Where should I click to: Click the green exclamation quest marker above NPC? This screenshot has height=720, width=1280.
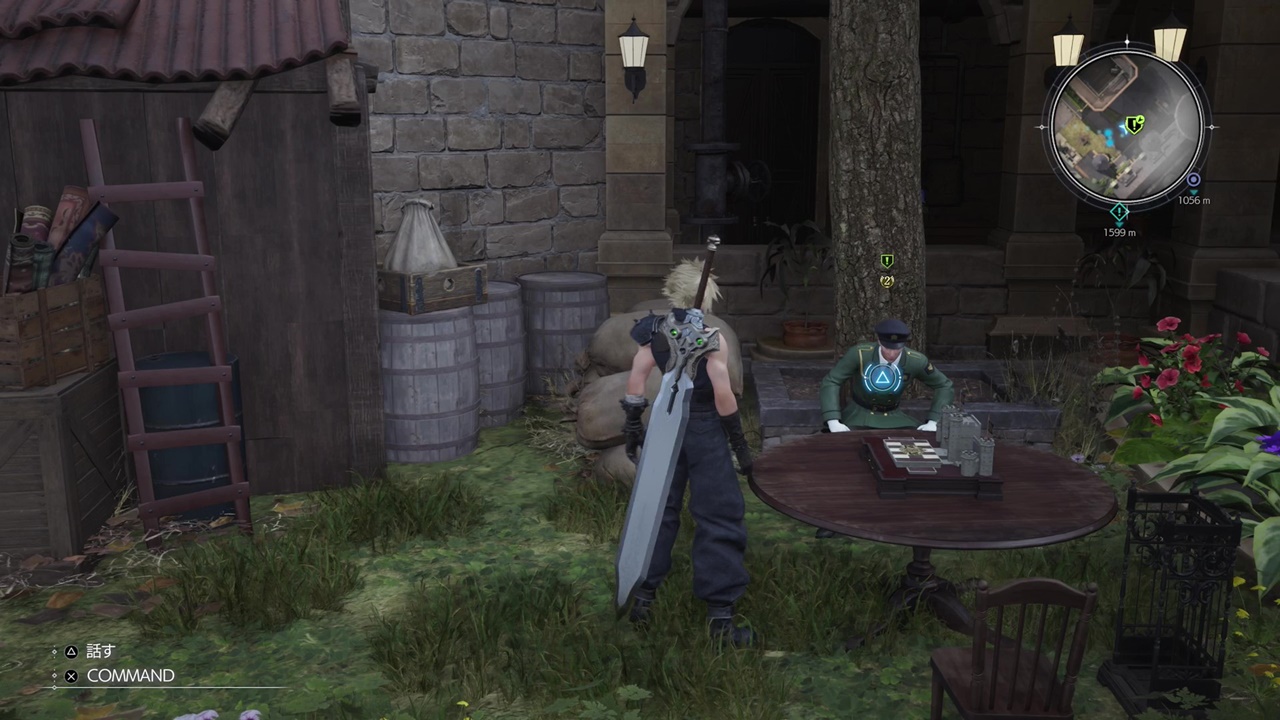click(886, 262)
